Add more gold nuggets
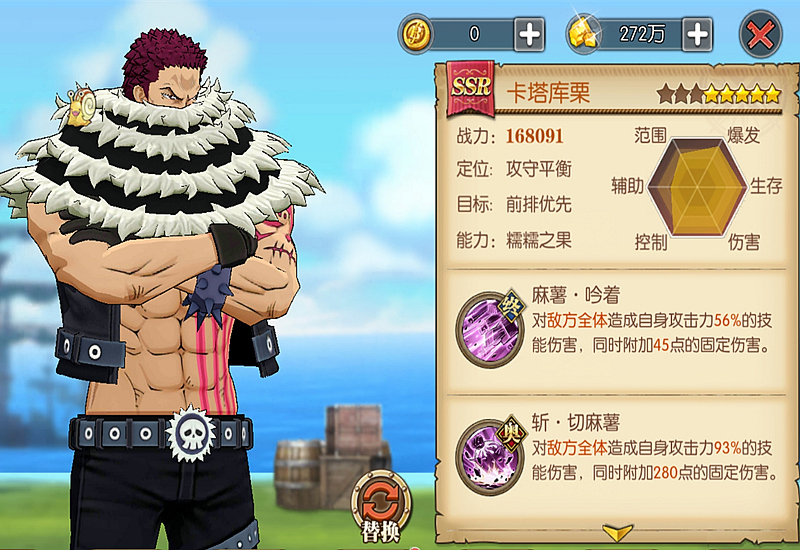Viewport: 800px width, 550px height. pos(698,34)
